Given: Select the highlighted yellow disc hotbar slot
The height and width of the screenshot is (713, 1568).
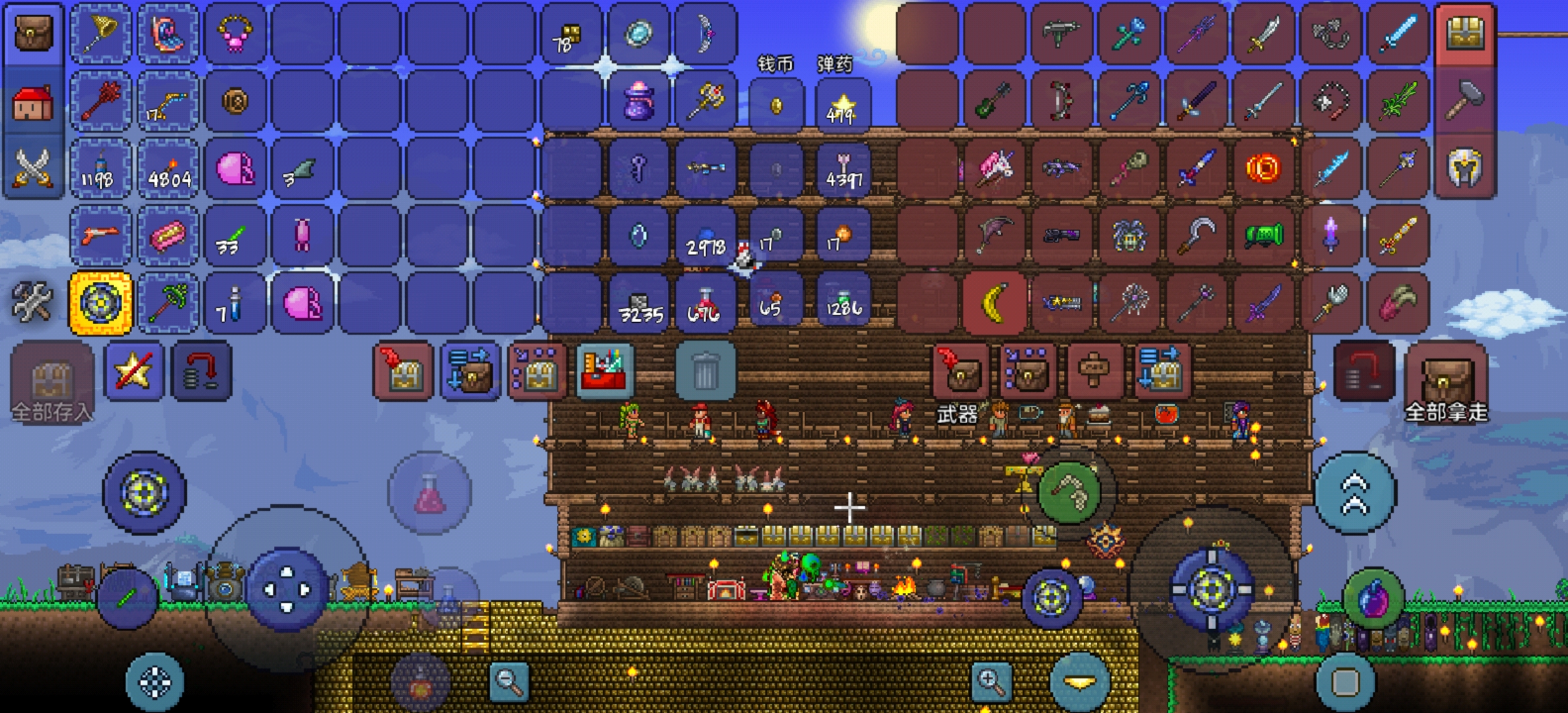Looking at the screenshot, I should pos(101,303).
